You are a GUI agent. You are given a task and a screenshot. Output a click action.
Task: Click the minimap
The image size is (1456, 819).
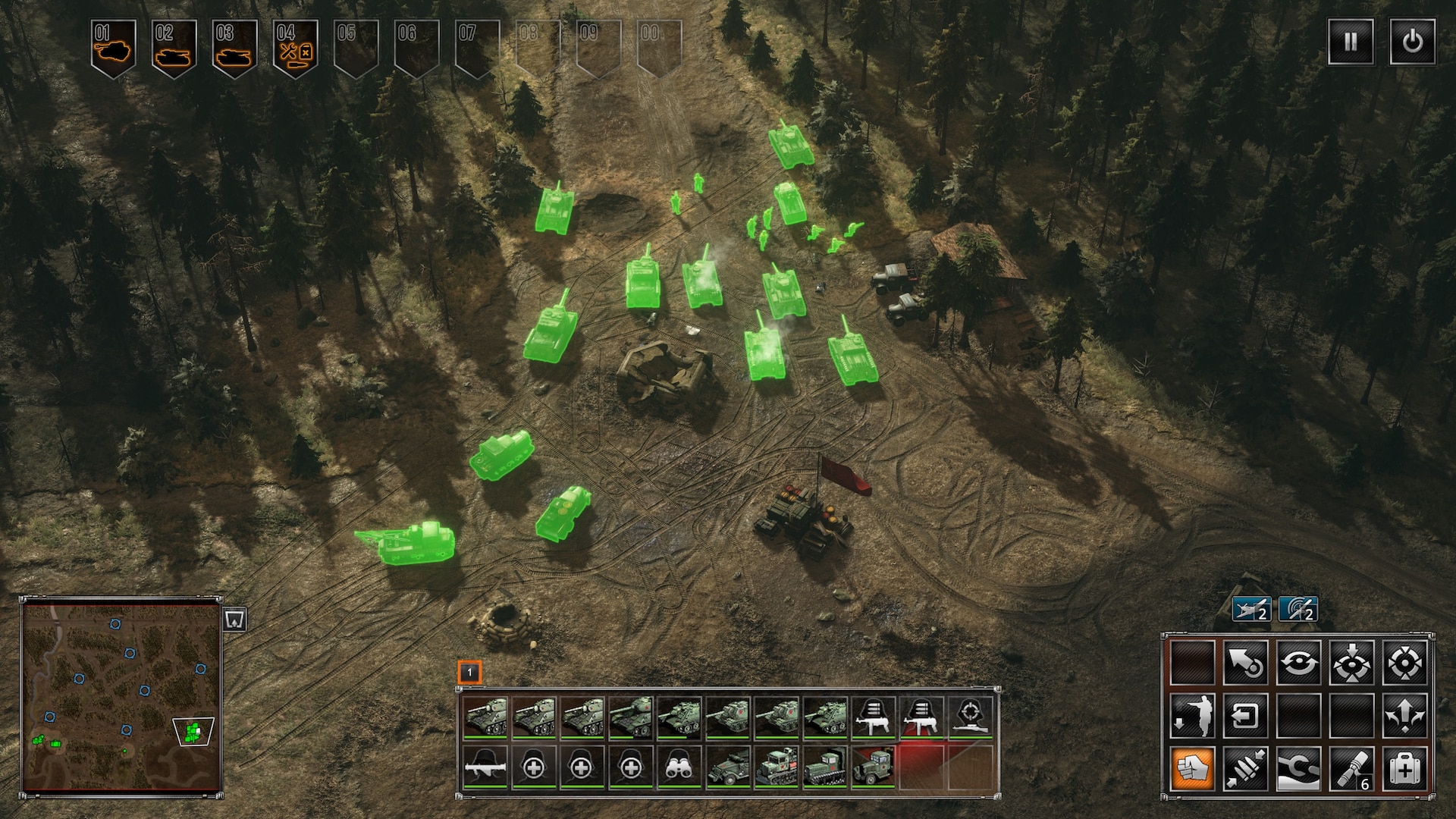point(121,696)
